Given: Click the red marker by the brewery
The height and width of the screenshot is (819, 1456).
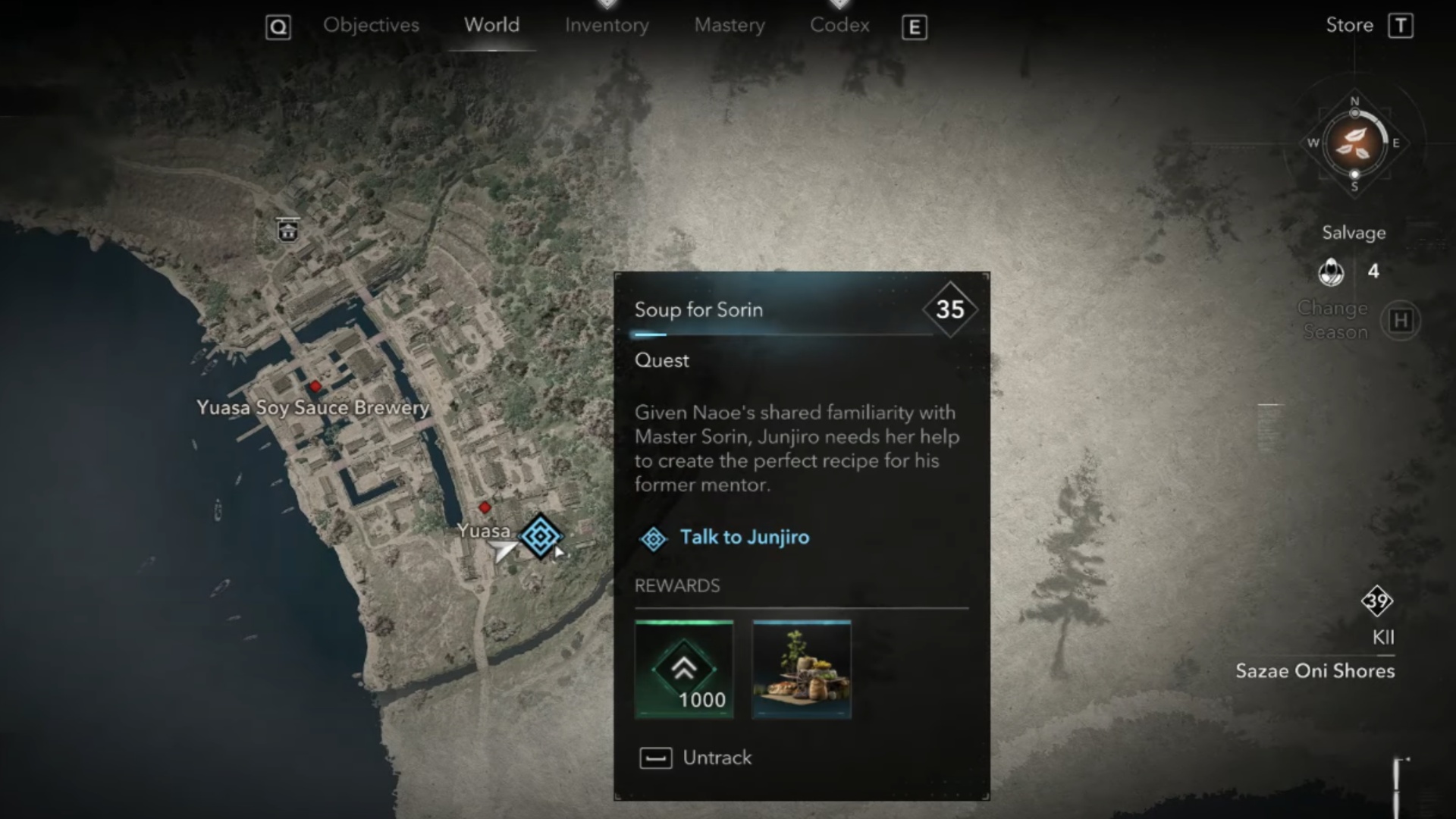Looking at the screenshot, I should pos(315,387).
